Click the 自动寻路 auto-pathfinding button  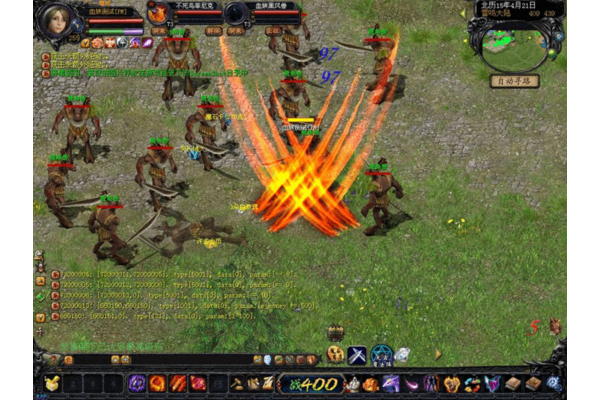coord(515,80)
